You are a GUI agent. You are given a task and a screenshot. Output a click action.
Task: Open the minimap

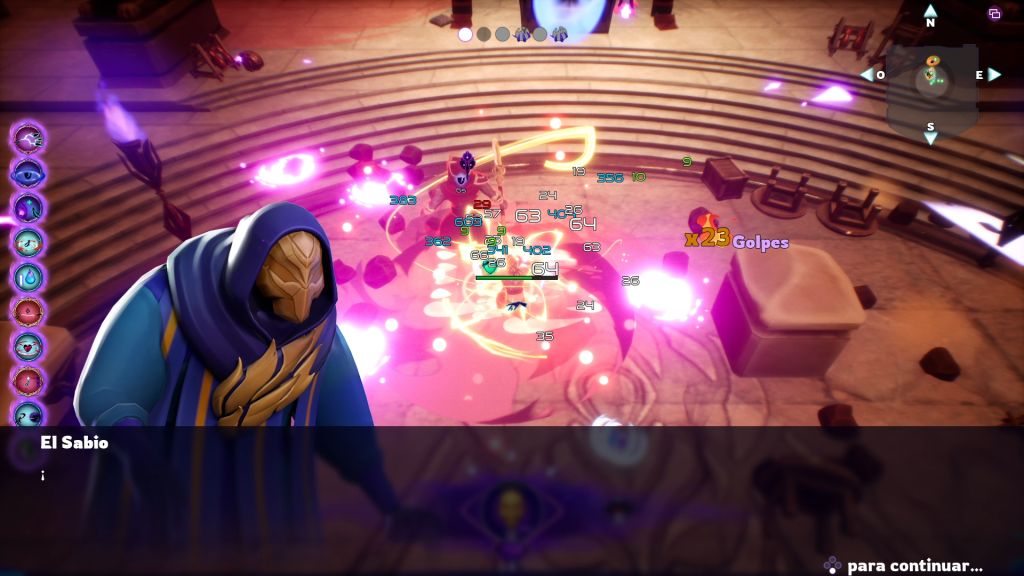tap(931, 78)
